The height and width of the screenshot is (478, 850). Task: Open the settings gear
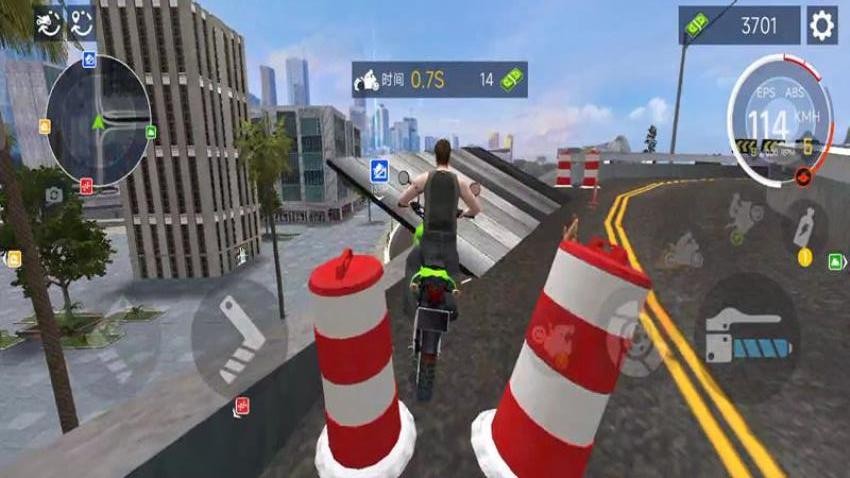click(822, 25)
